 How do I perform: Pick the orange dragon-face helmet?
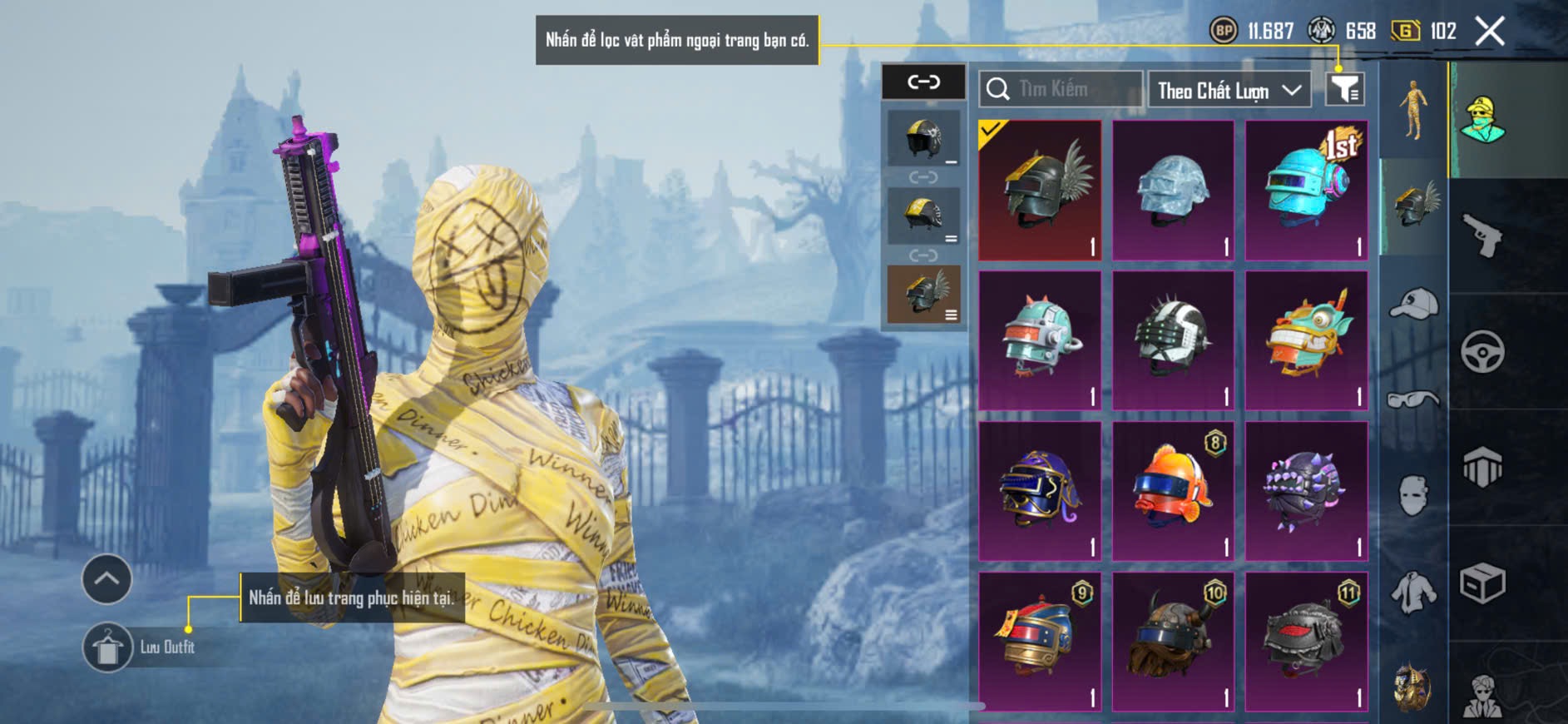click(x=1306, y=340)
